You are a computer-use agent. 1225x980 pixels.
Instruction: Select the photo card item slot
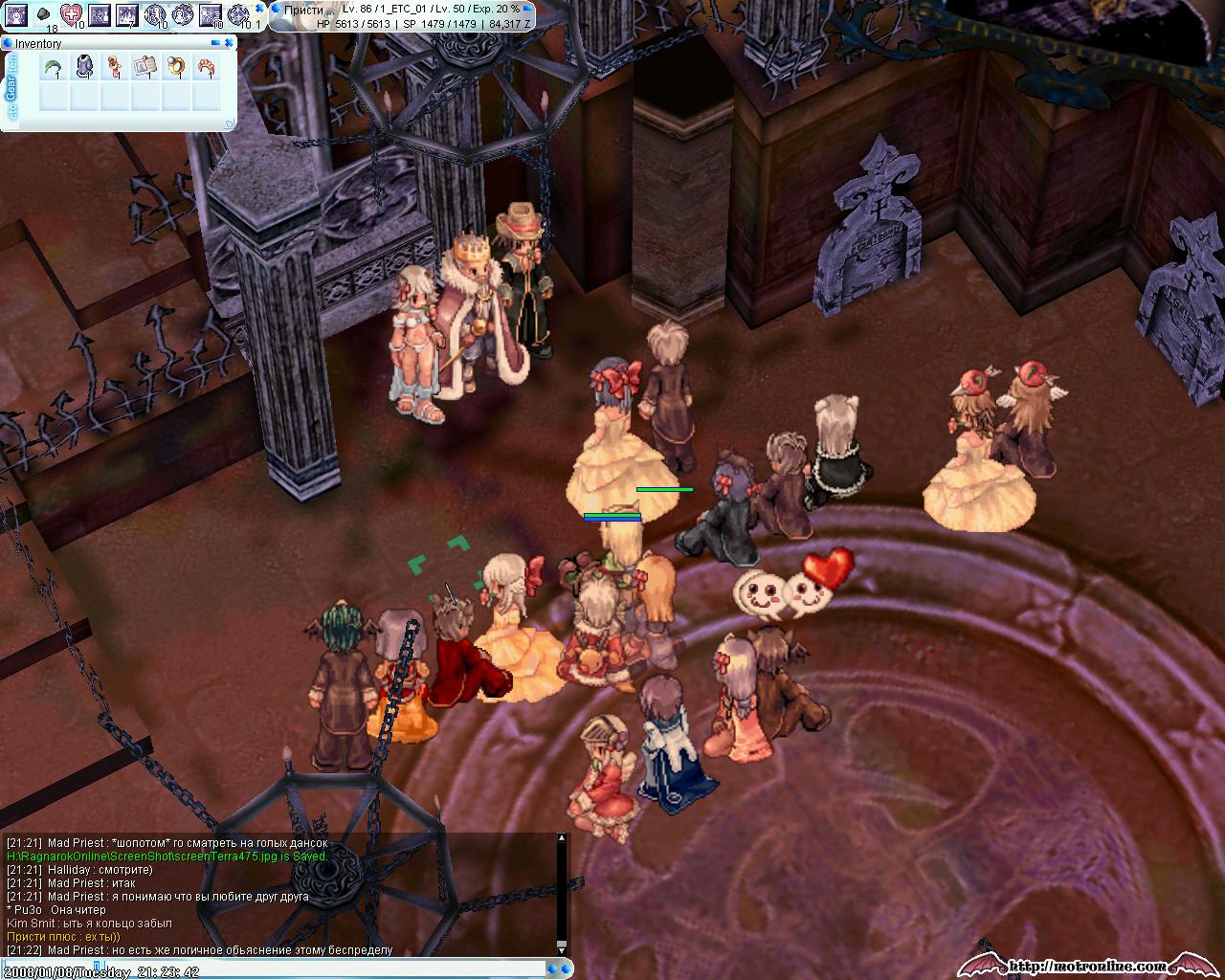[145, 67]
